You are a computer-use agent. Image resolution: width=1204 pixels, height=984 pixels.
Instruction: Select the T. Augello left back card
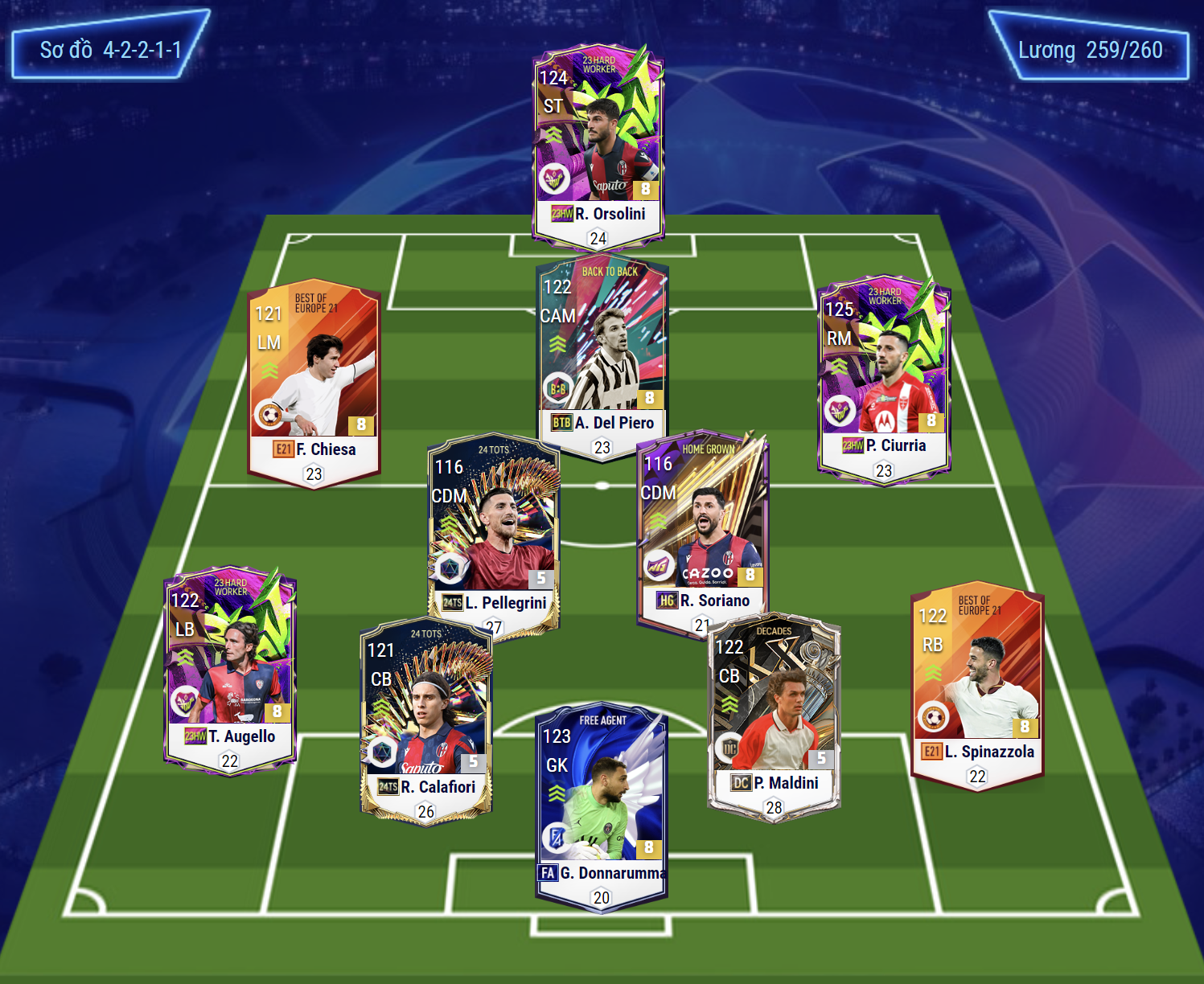click(x=230, y=667)
